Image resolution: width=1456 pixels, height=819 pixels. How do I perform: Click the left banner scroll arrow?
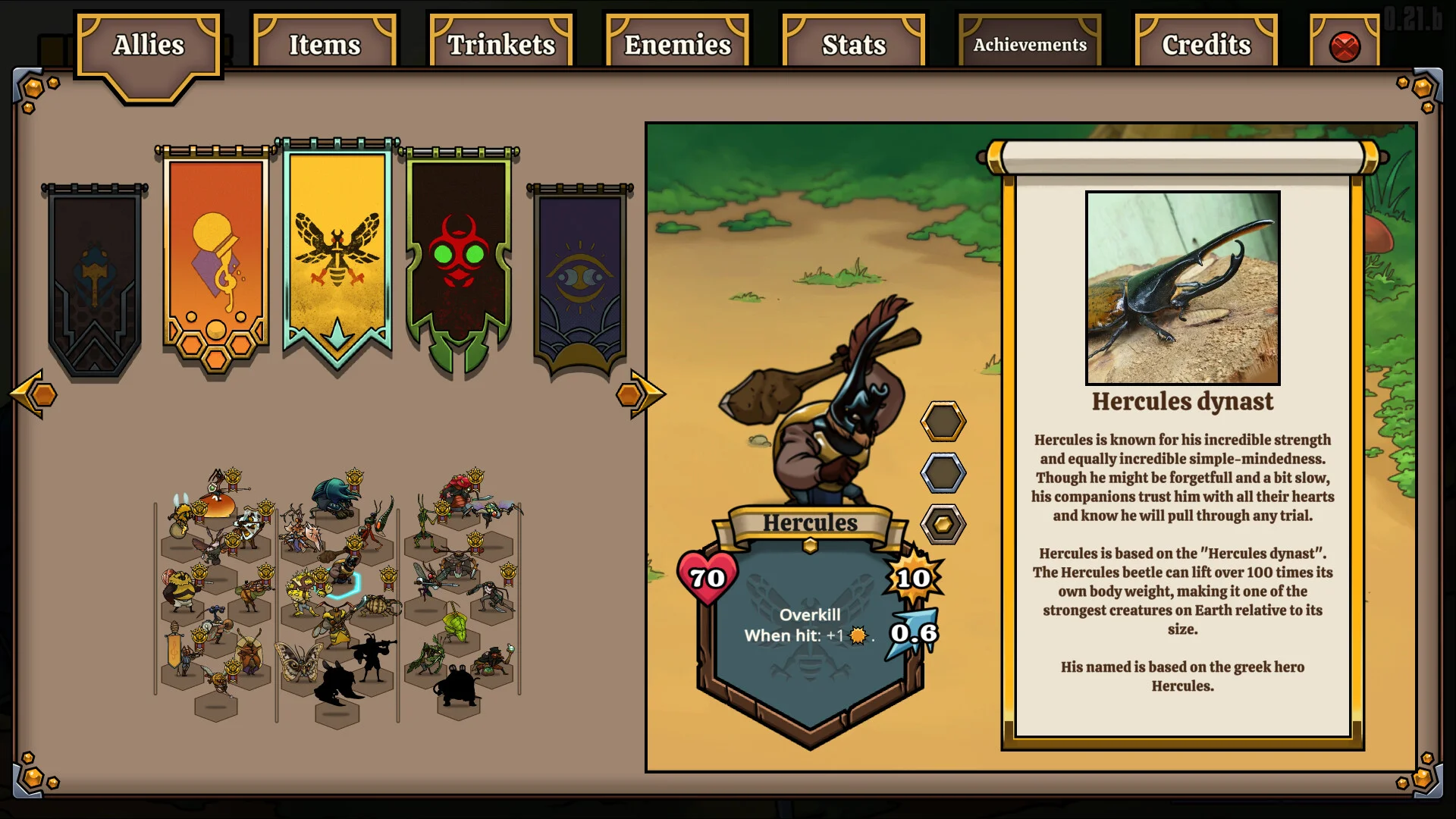pos(36,394)
